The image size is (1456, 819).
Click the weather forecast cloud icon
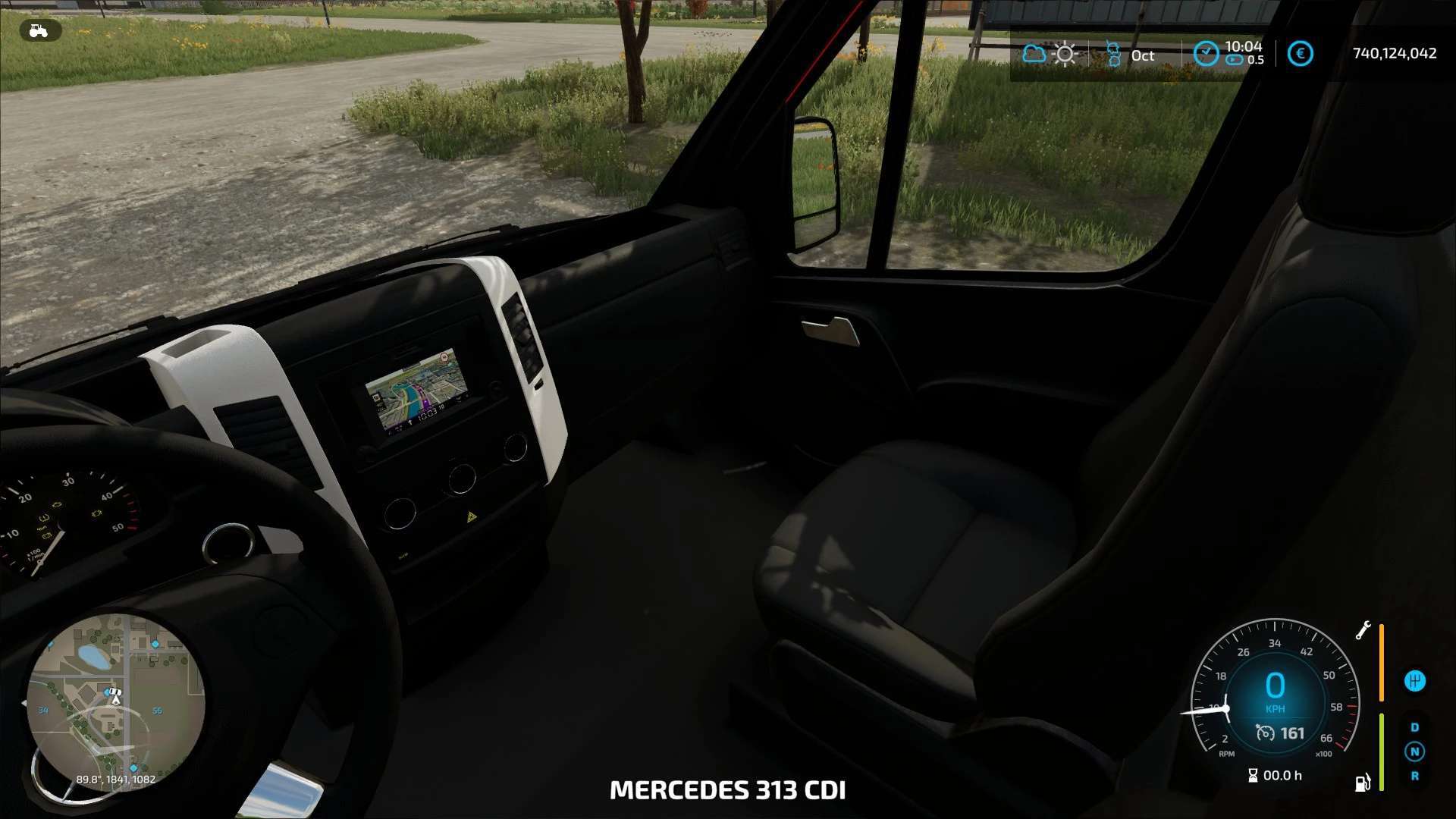click(x=1034, y=54)
